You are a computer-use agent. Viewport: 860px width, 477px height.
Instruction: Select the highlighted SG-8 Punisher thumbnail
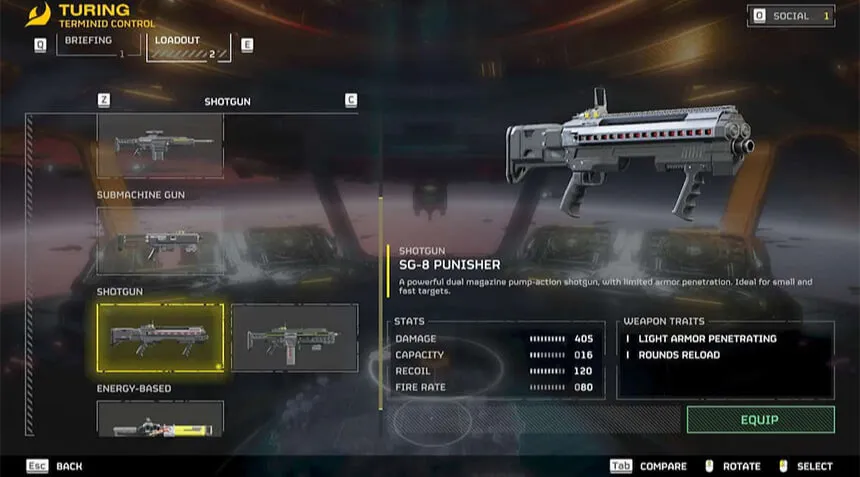(x=160, y=338)
